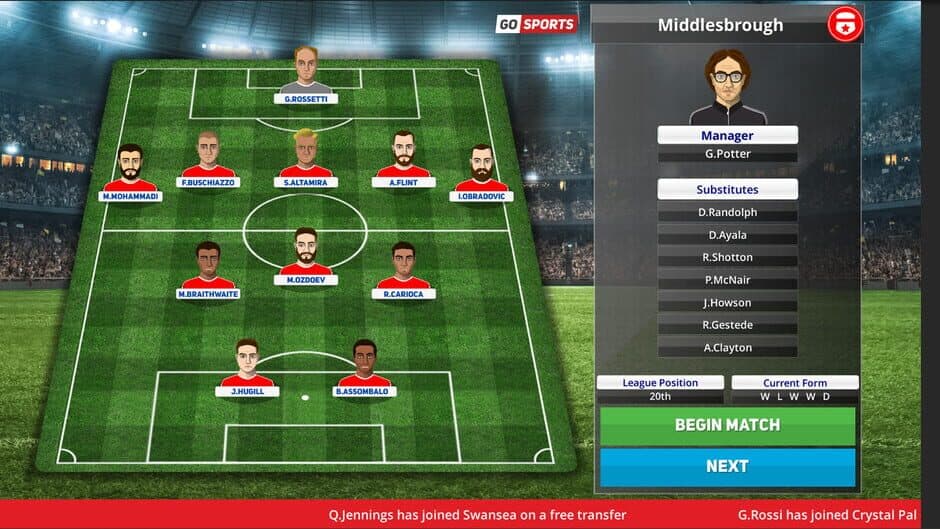The height and width of the screenshot is (529, 940).
Task: Open the Middlesbrough club badge icon
Action: pyautogui.click(x=844, y=24)
